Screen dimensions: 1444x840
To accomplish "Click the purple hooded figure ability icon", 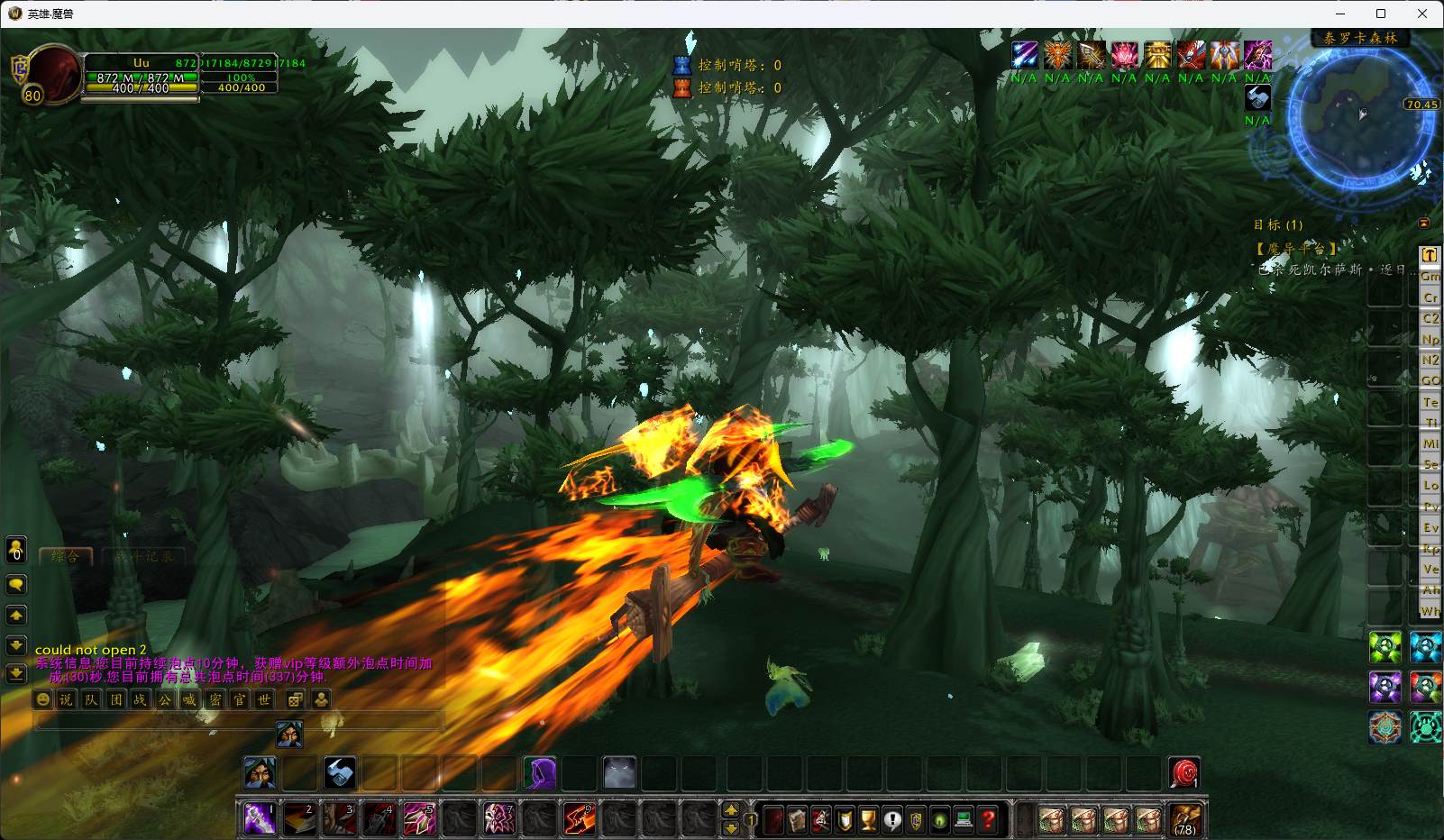I will tap(539, 773).
